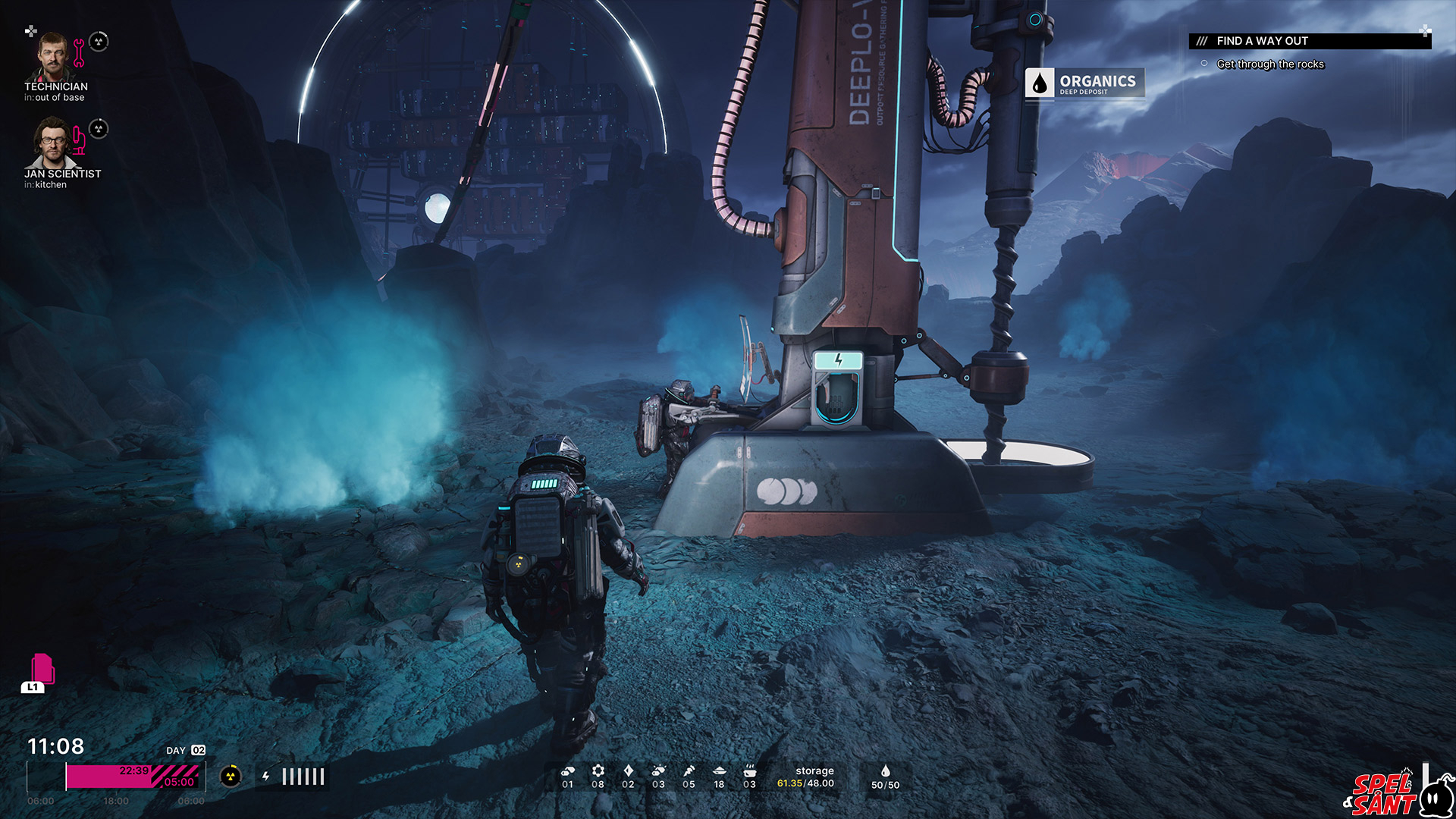Click the pink document notes icon
This screenshot has width=1456, height=819.
pyautogui.click(x=42, y=669)
